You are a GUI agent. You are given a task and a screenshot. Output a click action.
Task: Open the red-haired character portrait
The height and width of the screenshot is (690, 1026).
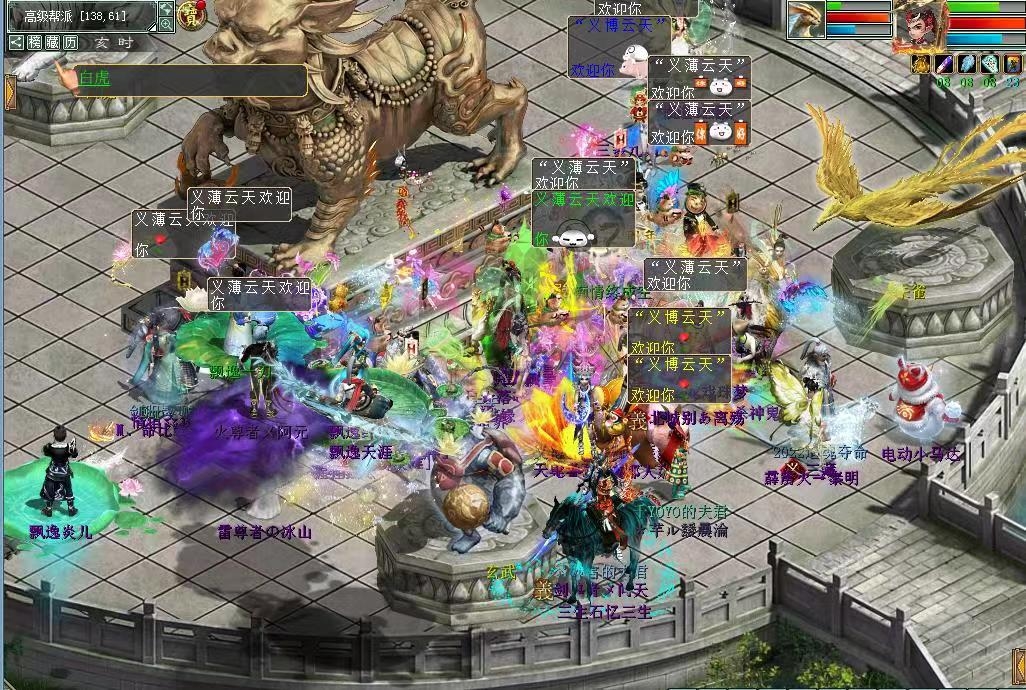918,24
